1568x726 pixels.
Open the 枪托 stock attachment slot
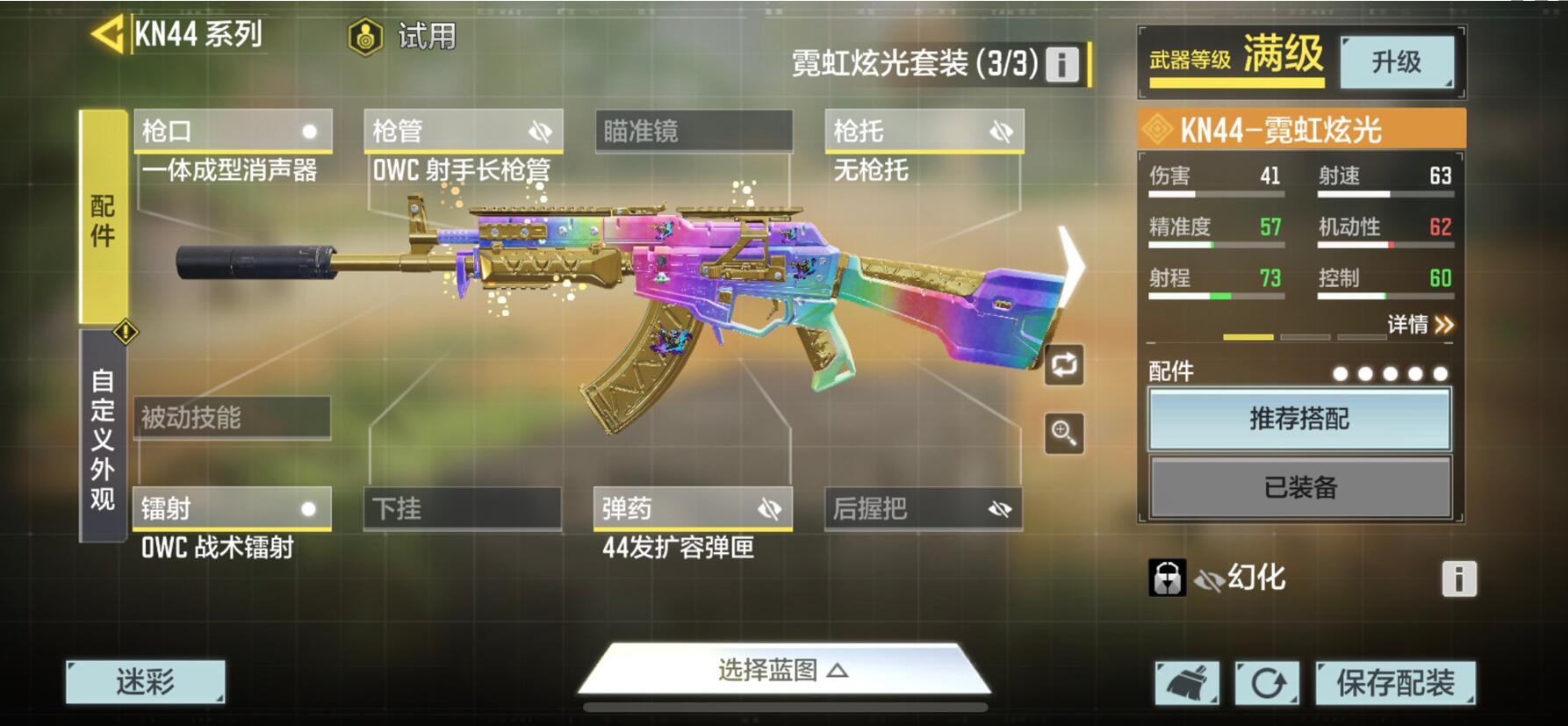(x=924, y=132)
